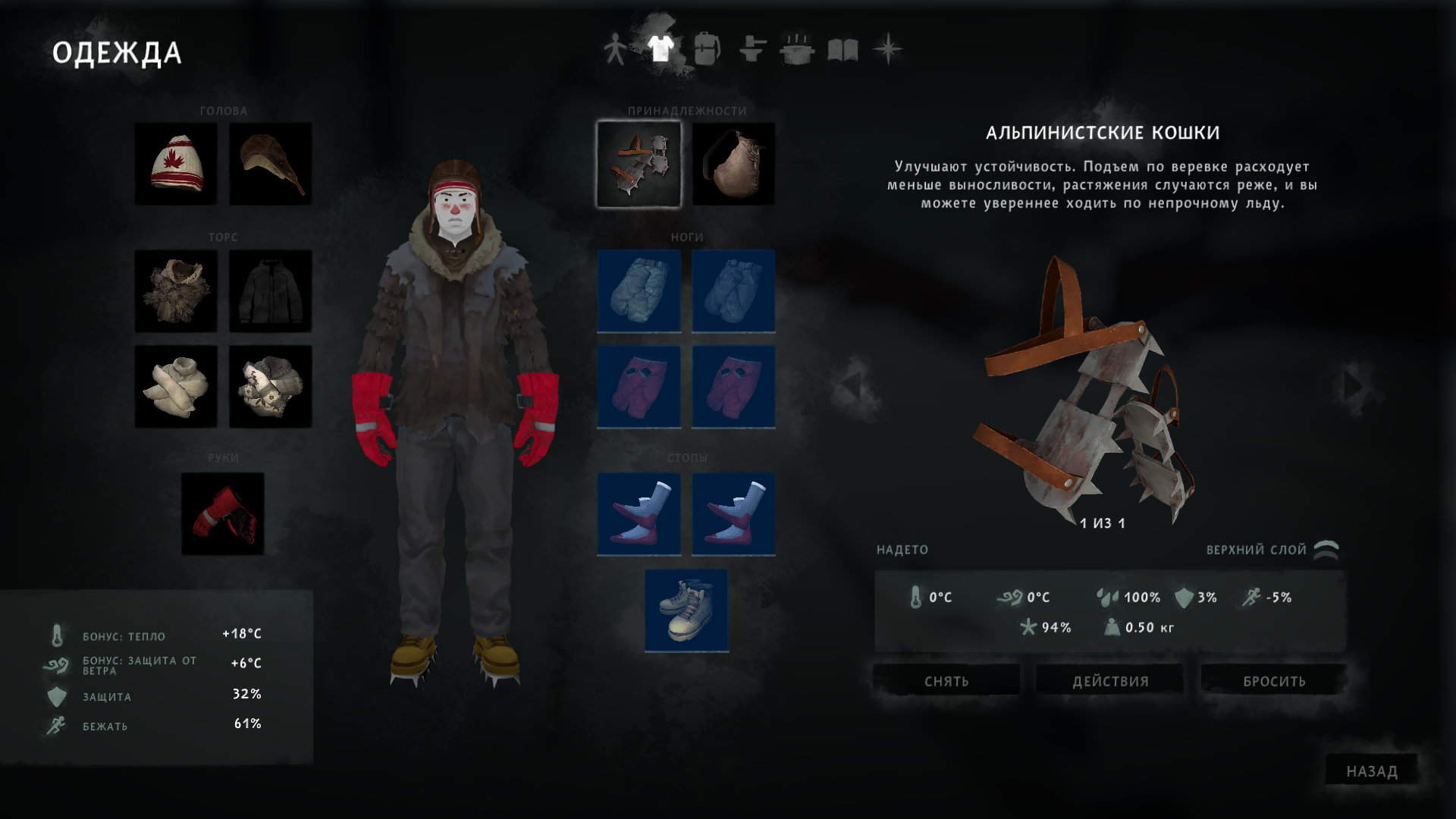
Task: Show previous item with left arrow
Action: (x=852, y=386)
